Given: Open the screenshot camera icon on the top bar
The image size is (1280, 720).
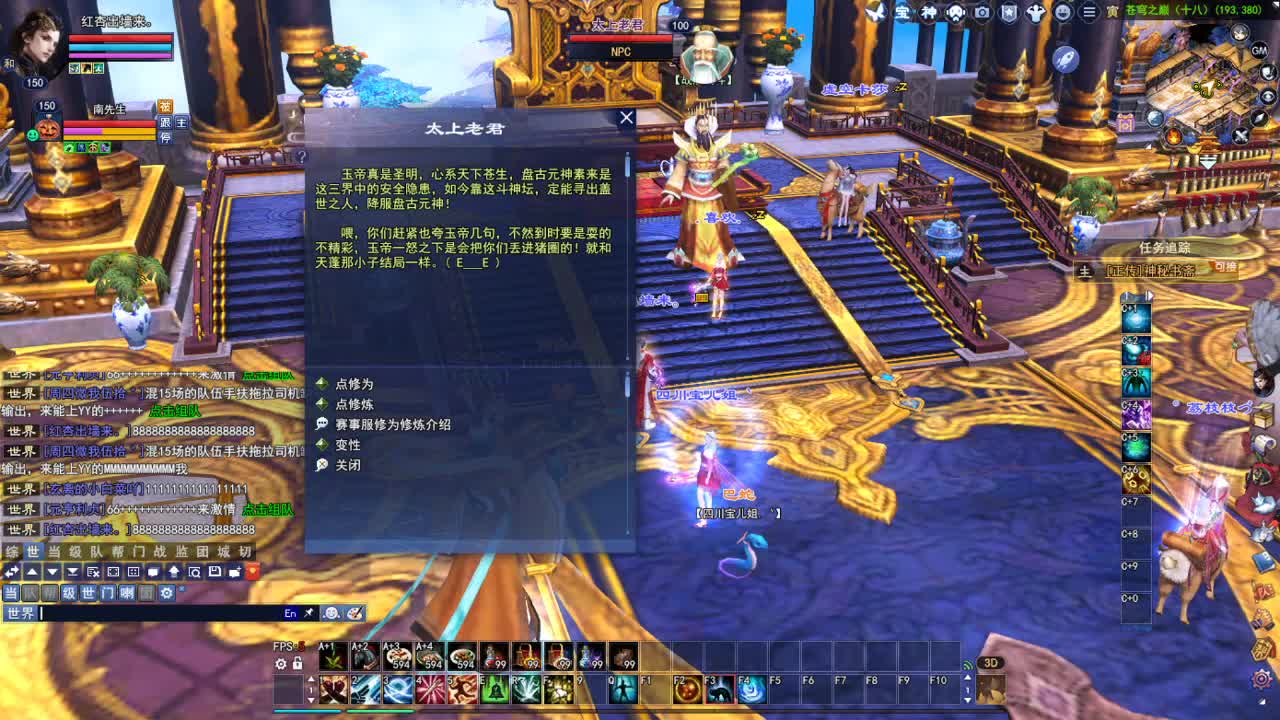Looking at the screenshot, I should 981,12.
